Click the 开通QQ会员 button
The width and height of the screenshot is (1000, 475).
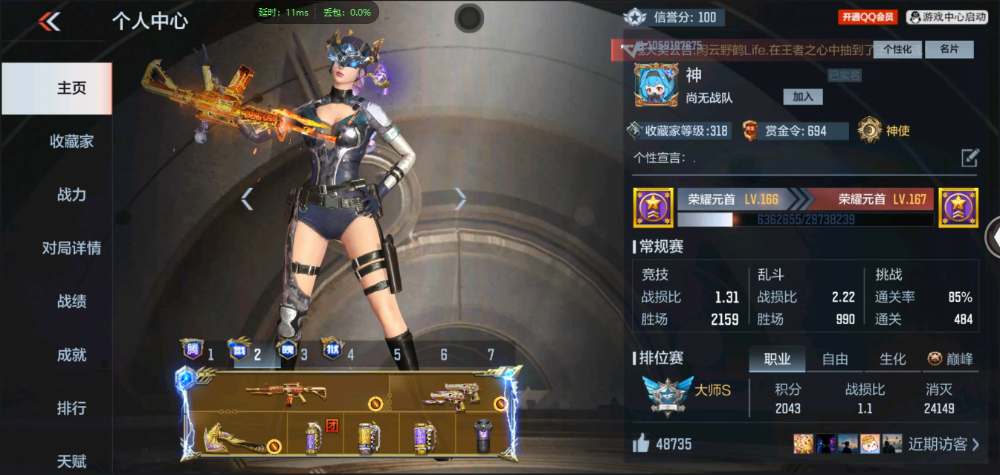867,17
